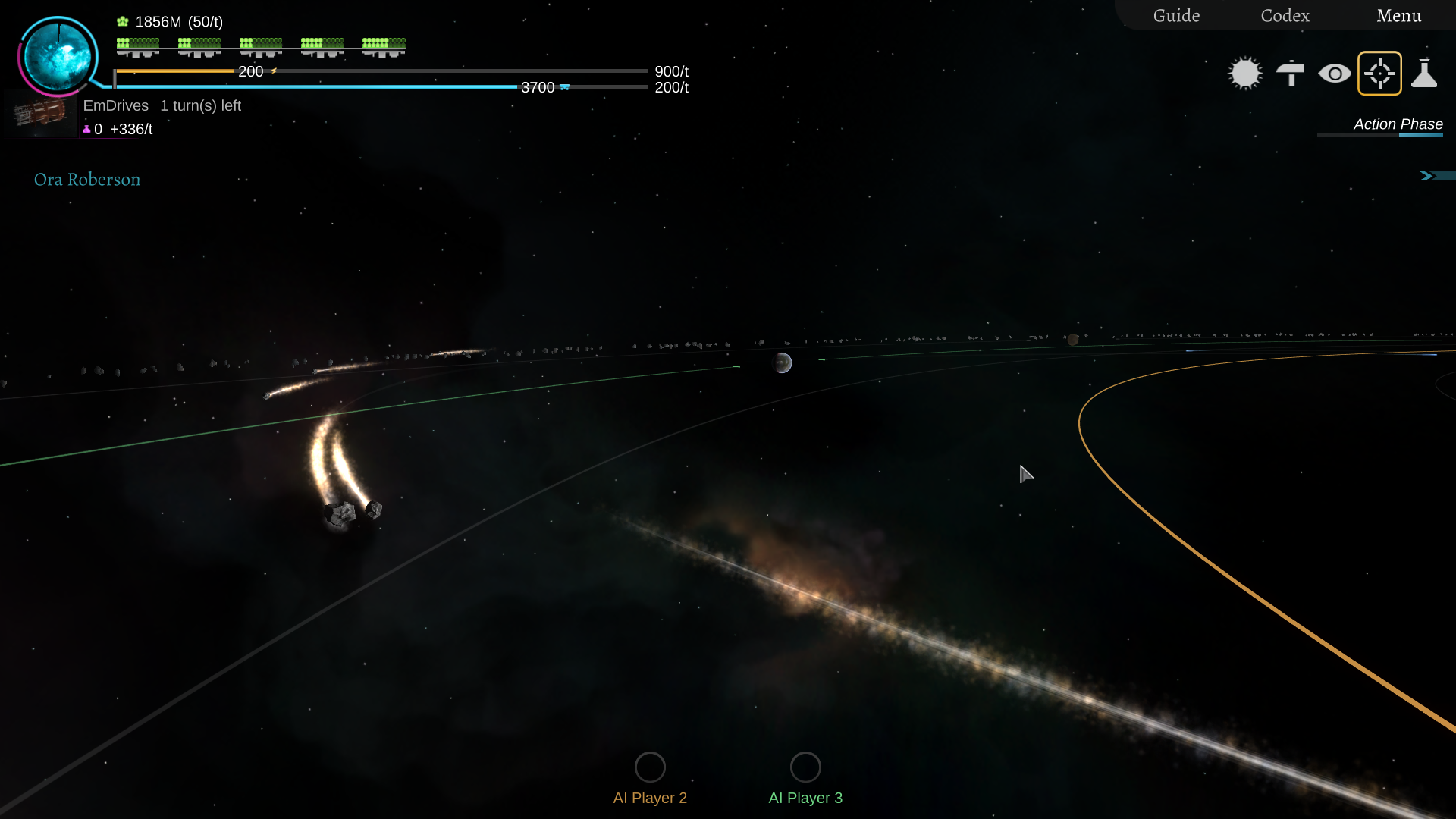The height and width of the screenshot is (819, 1456).
Task: Toggle visibility with the eye icon
Action: 1335,73
